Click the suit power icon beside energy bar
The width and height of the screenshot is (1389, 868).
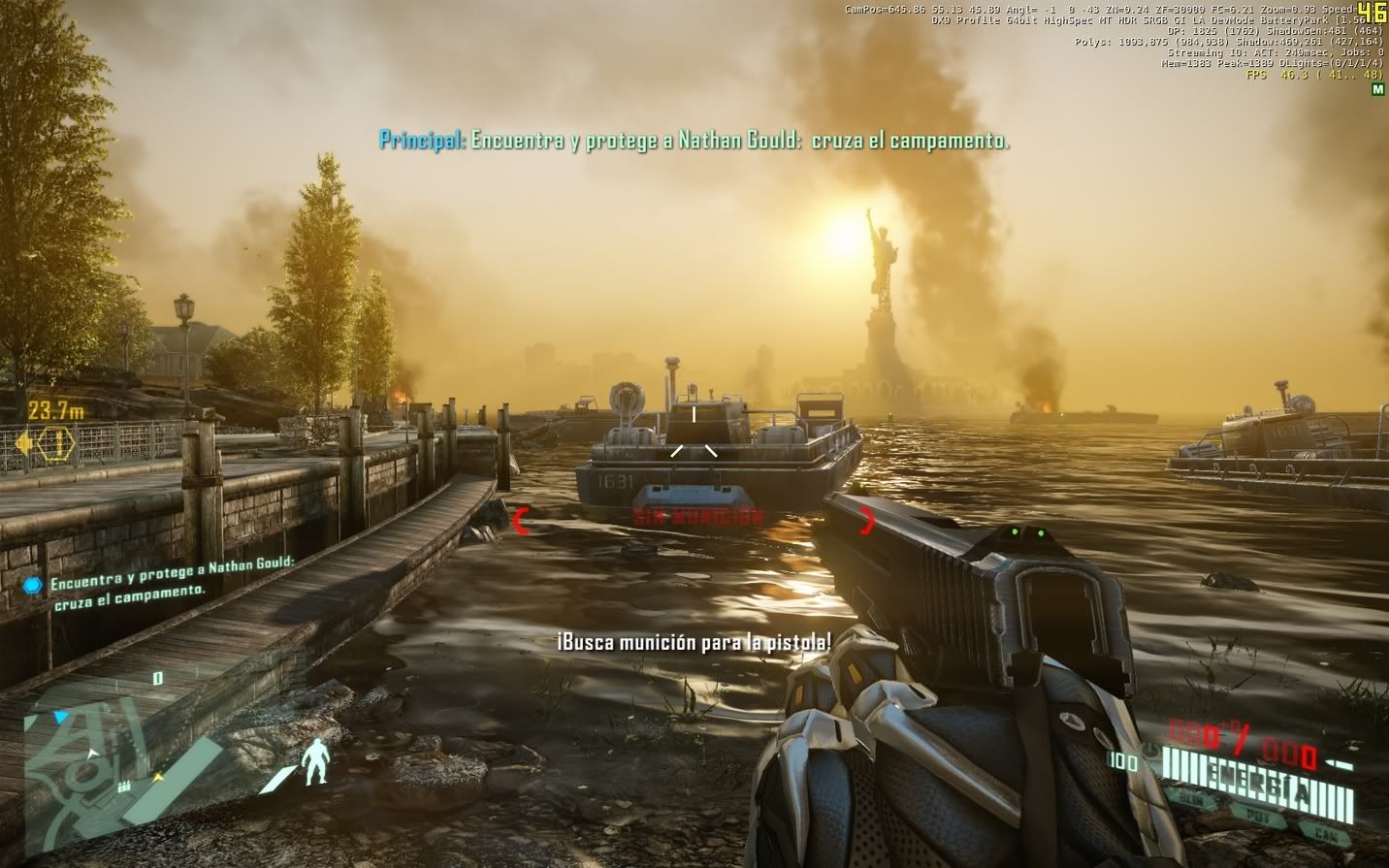pos(1150,751)
